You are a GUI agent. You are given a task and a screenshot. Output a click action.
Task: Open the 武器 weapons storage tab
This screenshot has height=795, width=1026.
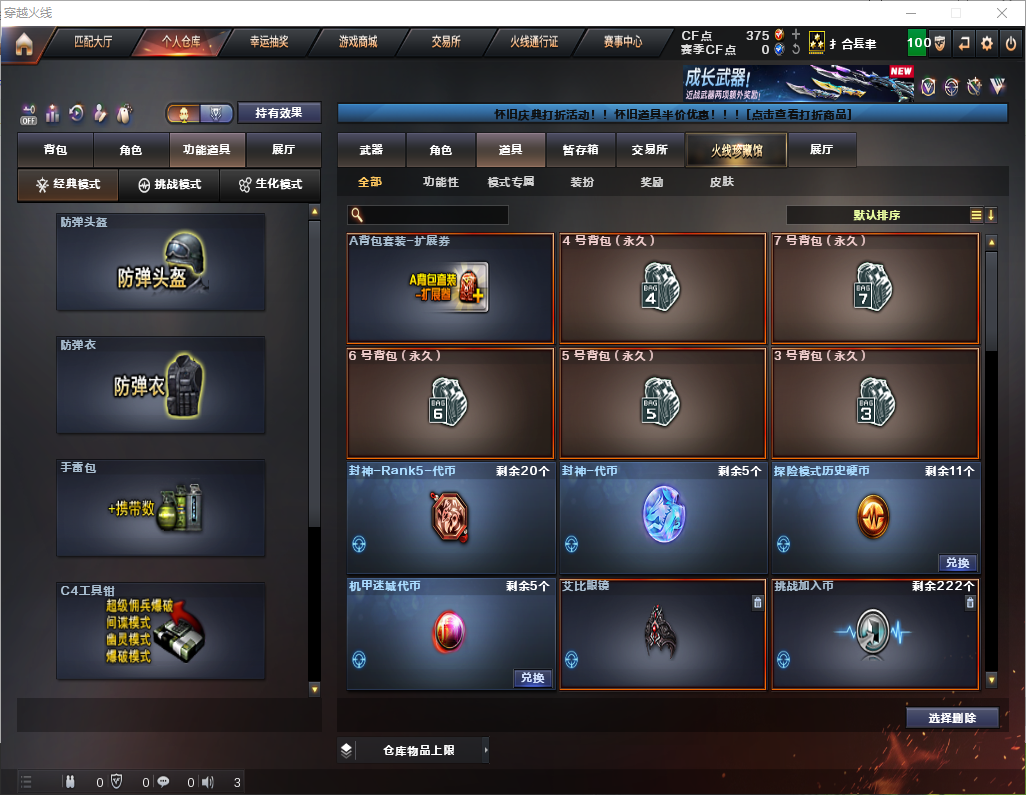[x=371, y=150]
